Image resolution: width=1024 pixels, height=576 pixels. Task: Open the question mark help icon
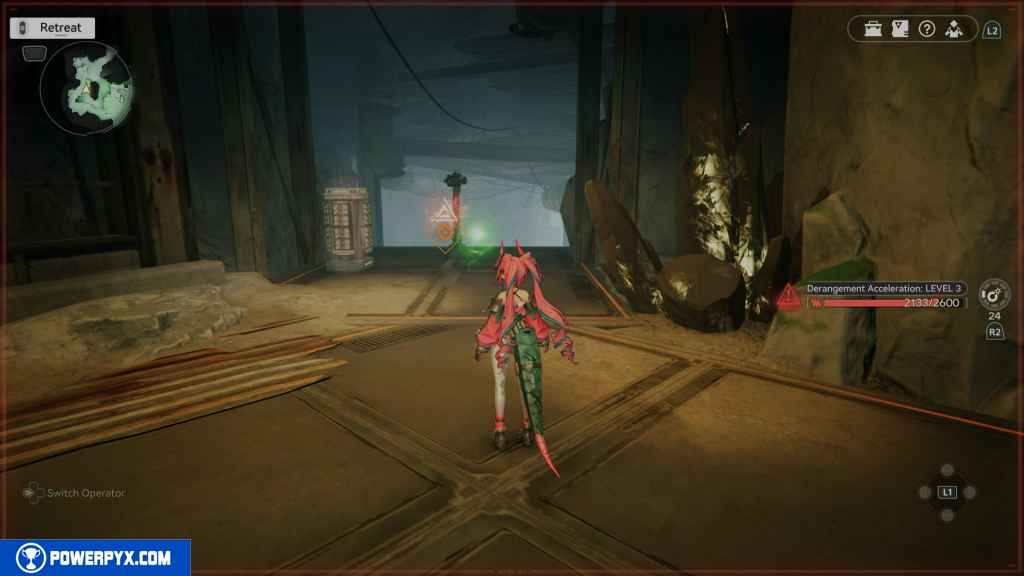(x=927, y=29)
